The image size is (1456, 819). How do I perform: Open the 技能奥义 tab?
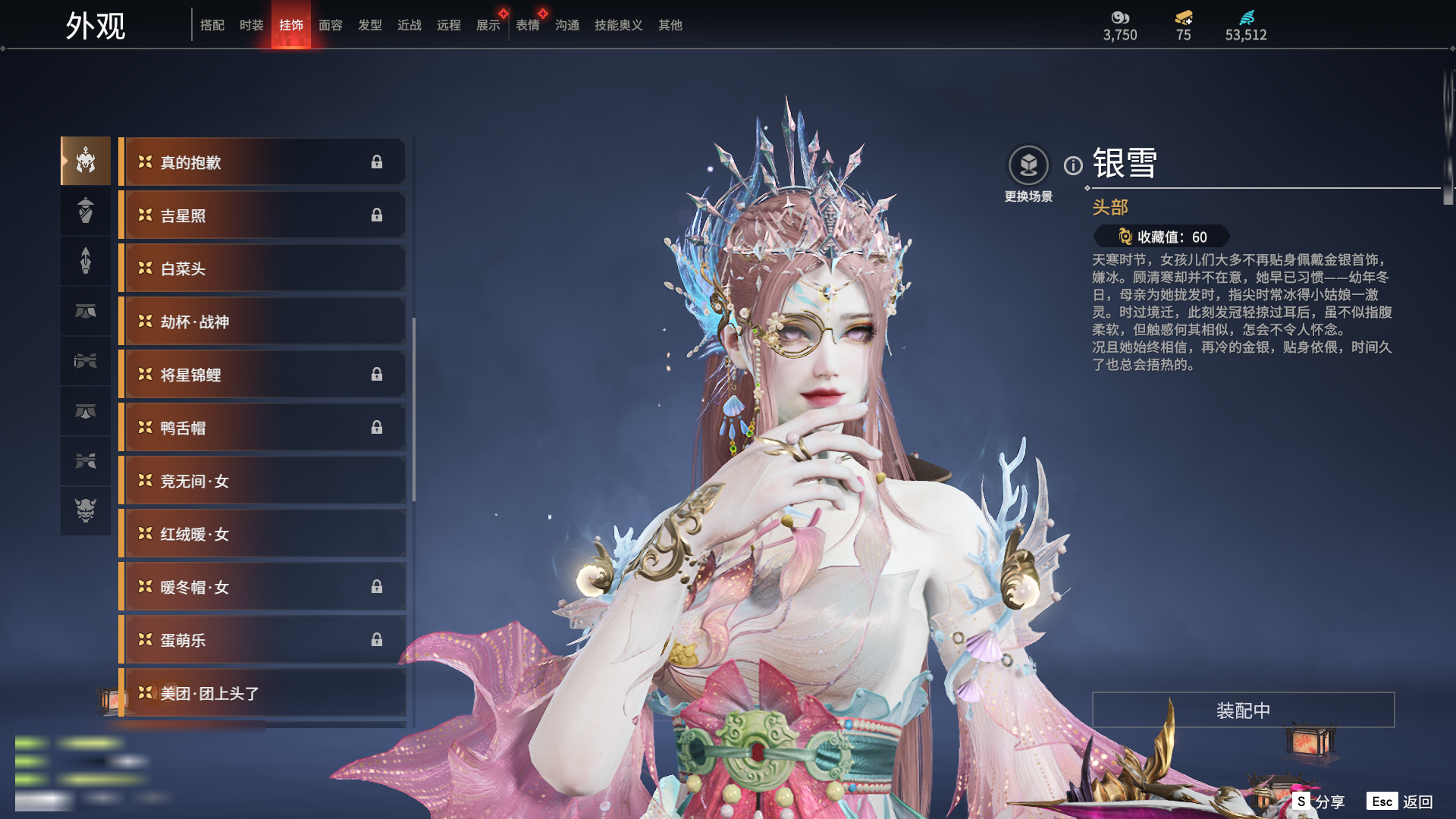point(618,25)
